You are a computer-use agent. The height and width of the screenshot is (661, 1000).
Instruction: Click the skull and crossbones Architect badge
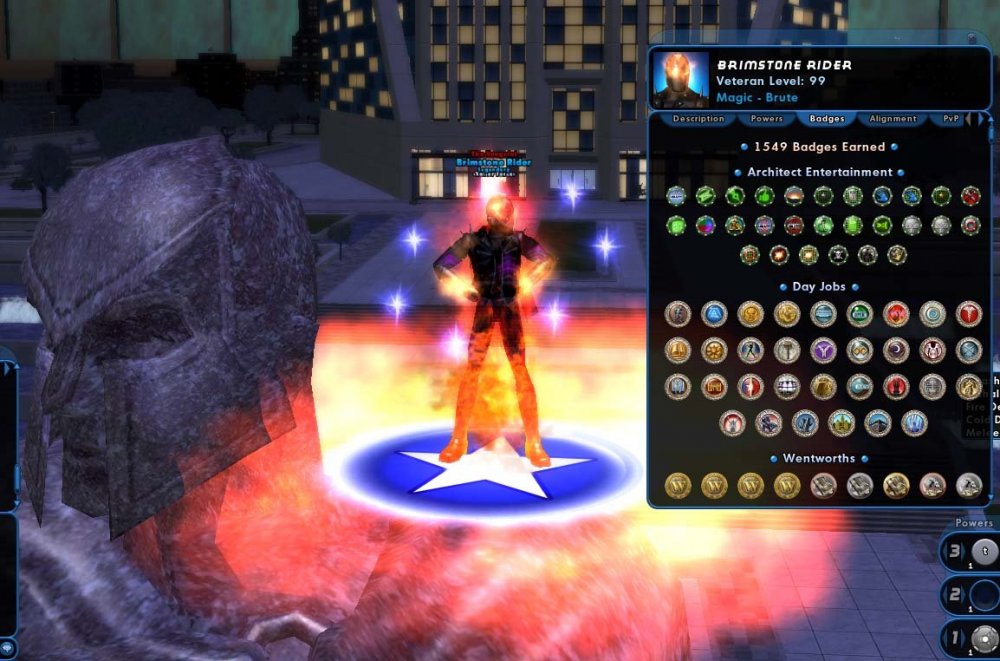click(838, 255)
